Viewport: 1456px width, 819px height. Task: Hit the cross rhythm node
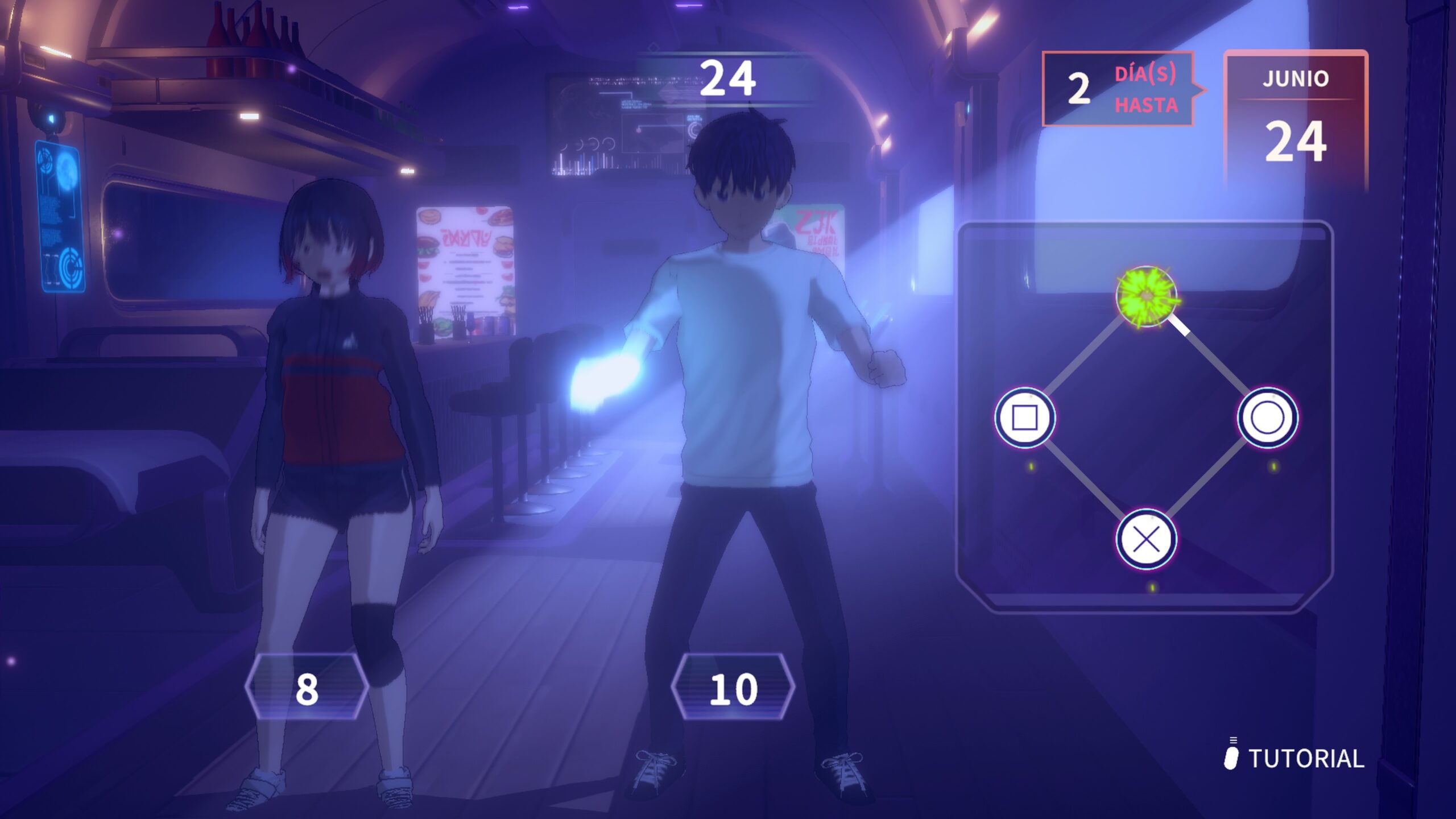tap(1146, 539)
